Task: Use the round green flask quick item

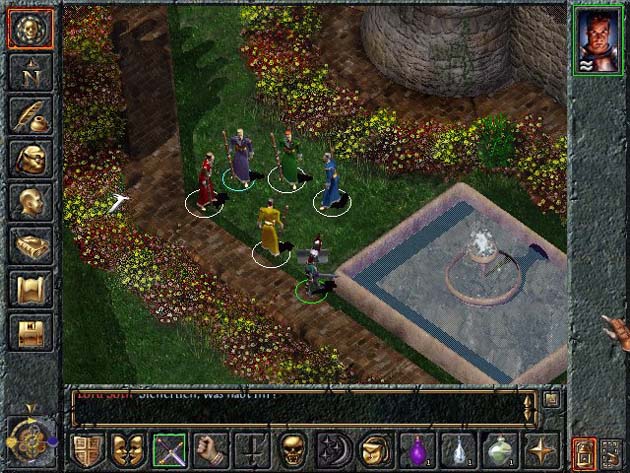Action: (499, 451)
